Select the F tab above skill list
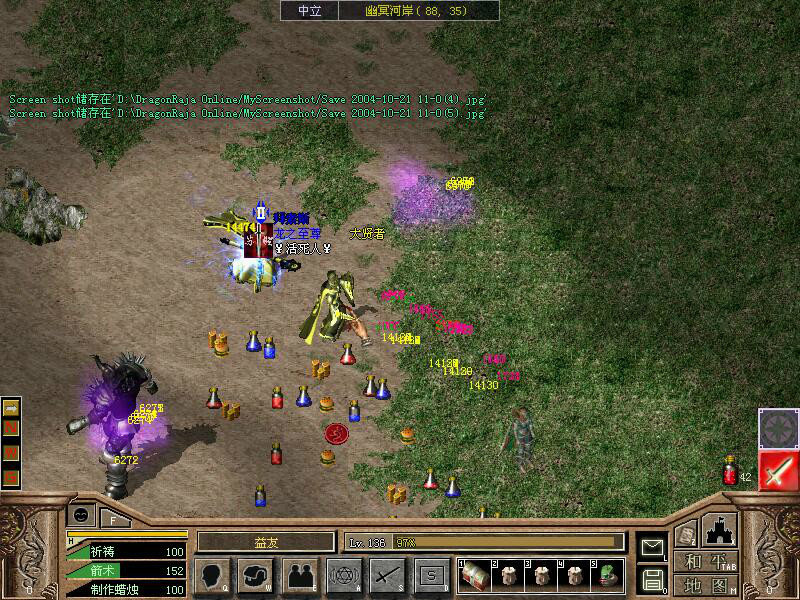The image size is (800, 600). pyautogui.click(x=113, y=517)
